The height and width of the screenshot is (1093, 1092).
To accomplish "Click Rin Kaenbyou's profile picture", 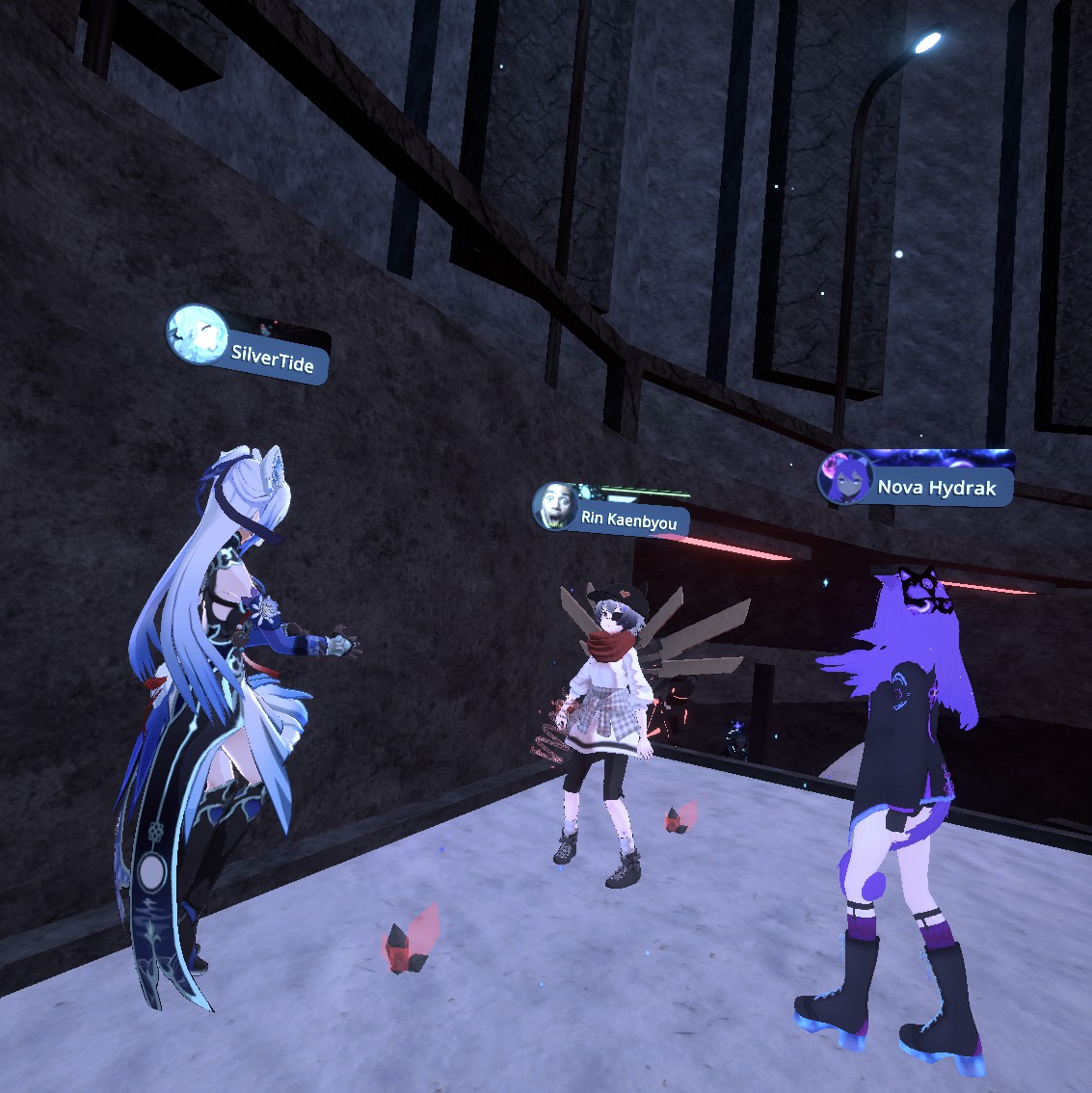I will coord(556,506).
